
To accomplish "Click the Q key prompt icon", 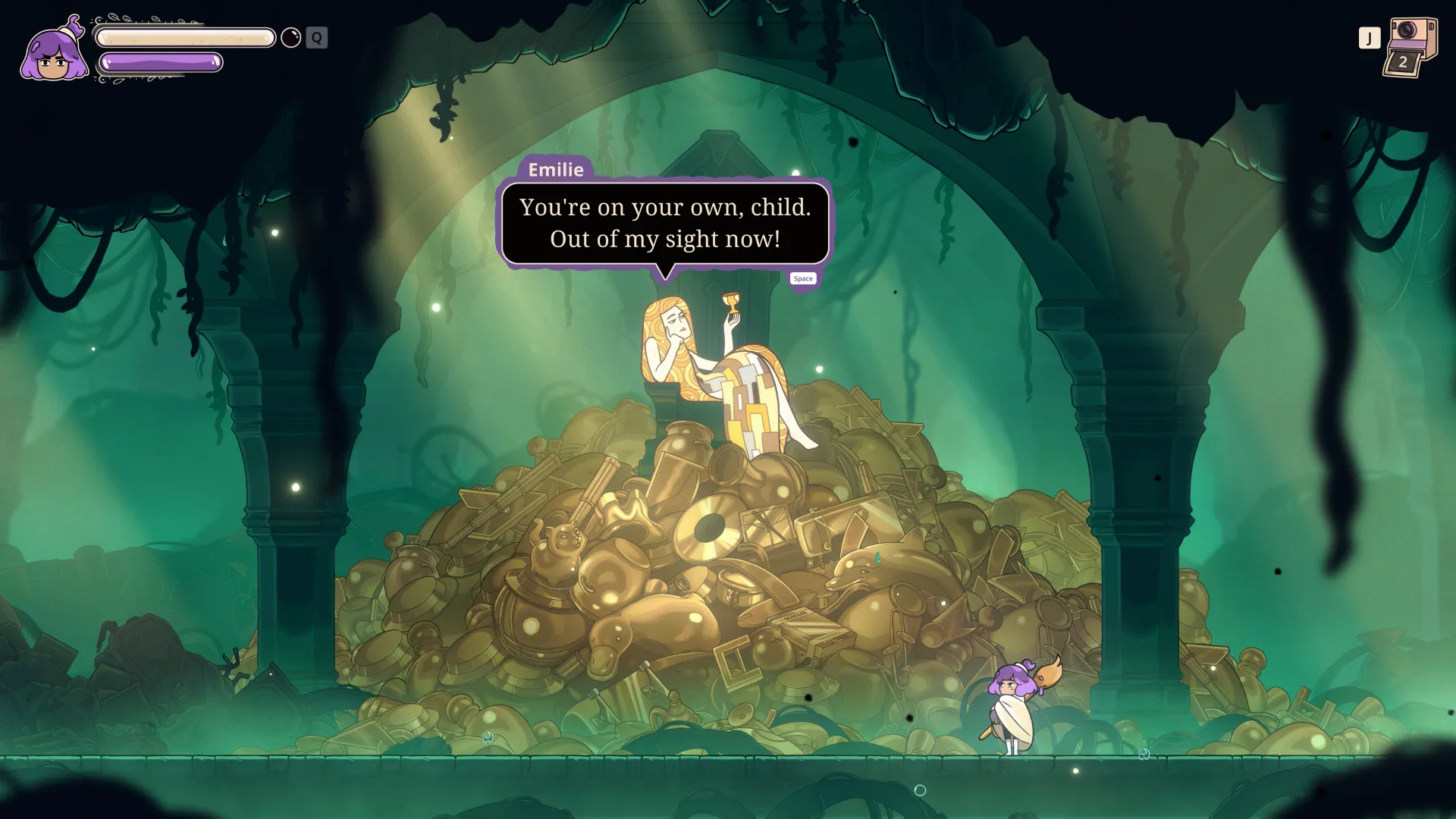I will click(315, 37).
